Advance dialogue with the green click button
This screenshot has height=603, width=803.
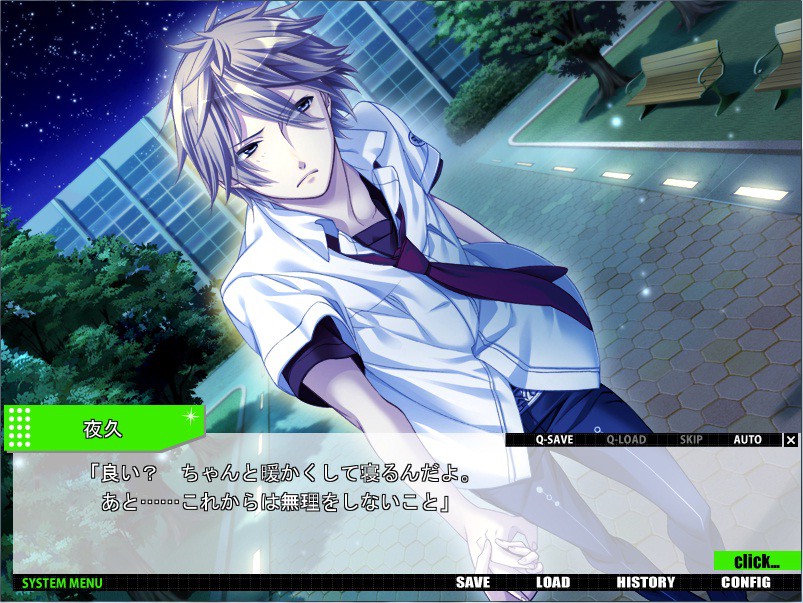757,561
